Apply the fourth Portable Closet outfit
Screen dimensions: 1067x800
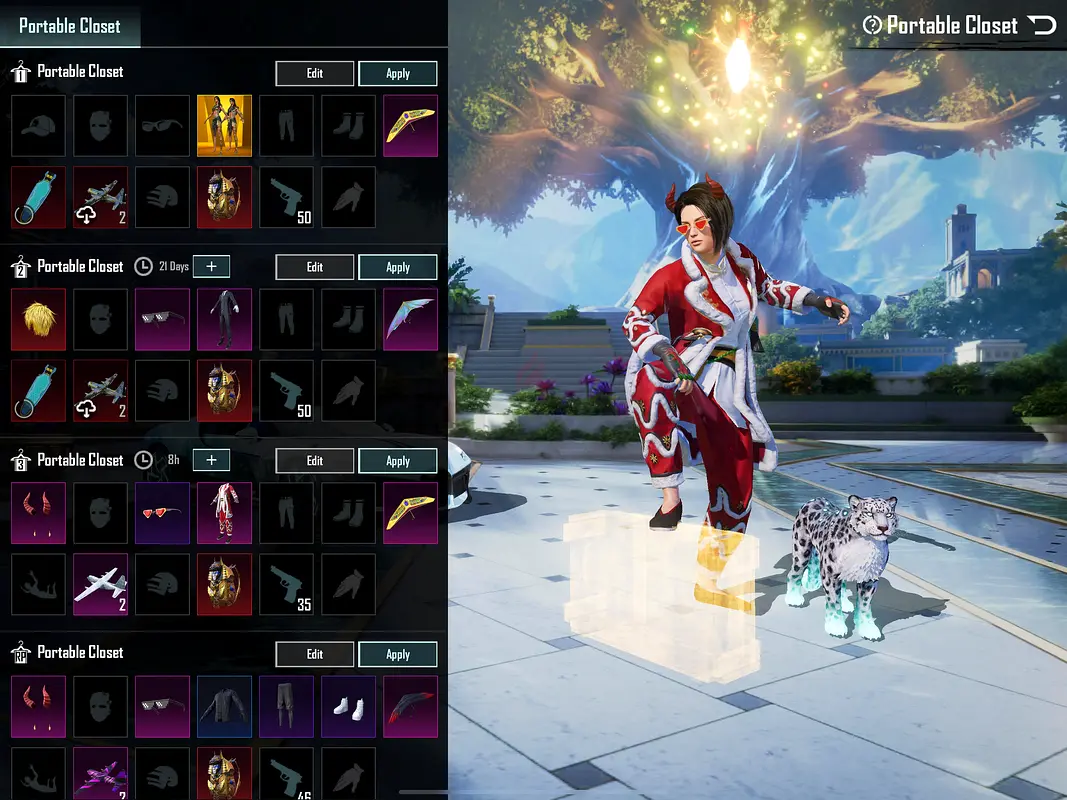coord(397,654)
